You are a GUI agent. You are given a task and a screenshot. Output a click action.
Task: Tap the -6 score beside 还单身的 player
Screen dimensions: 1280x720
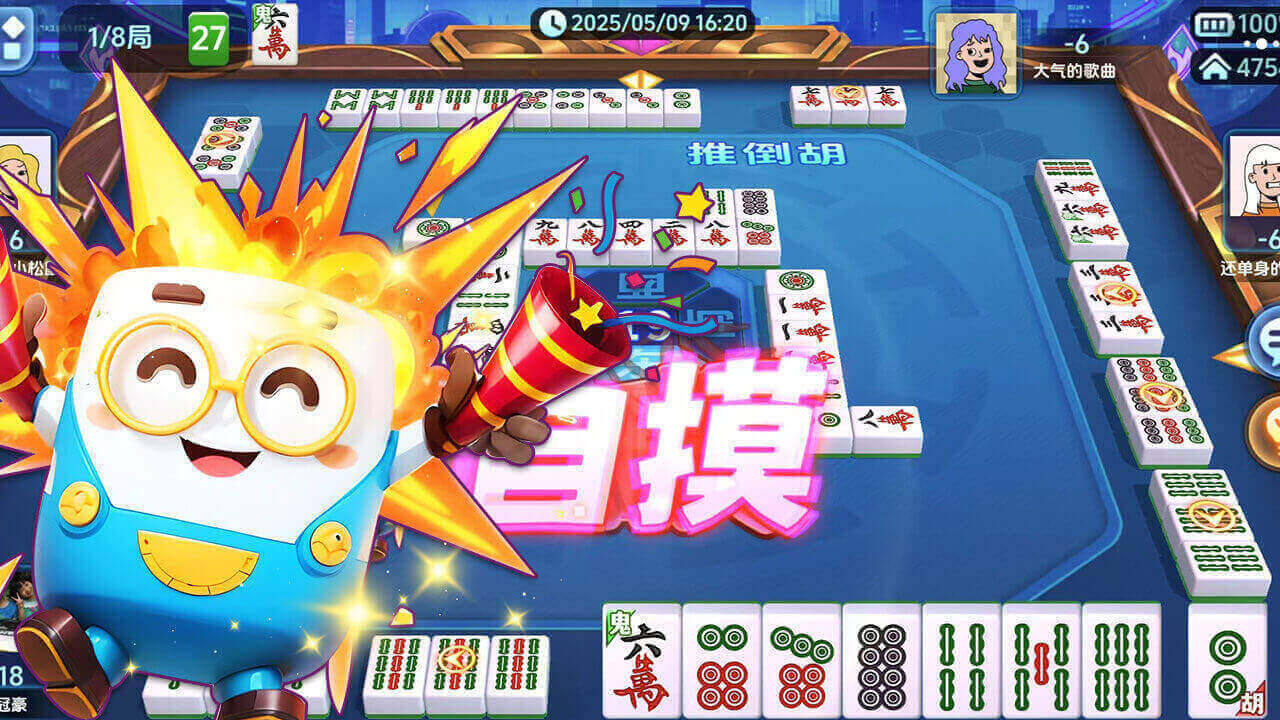tap(1268, 238)
